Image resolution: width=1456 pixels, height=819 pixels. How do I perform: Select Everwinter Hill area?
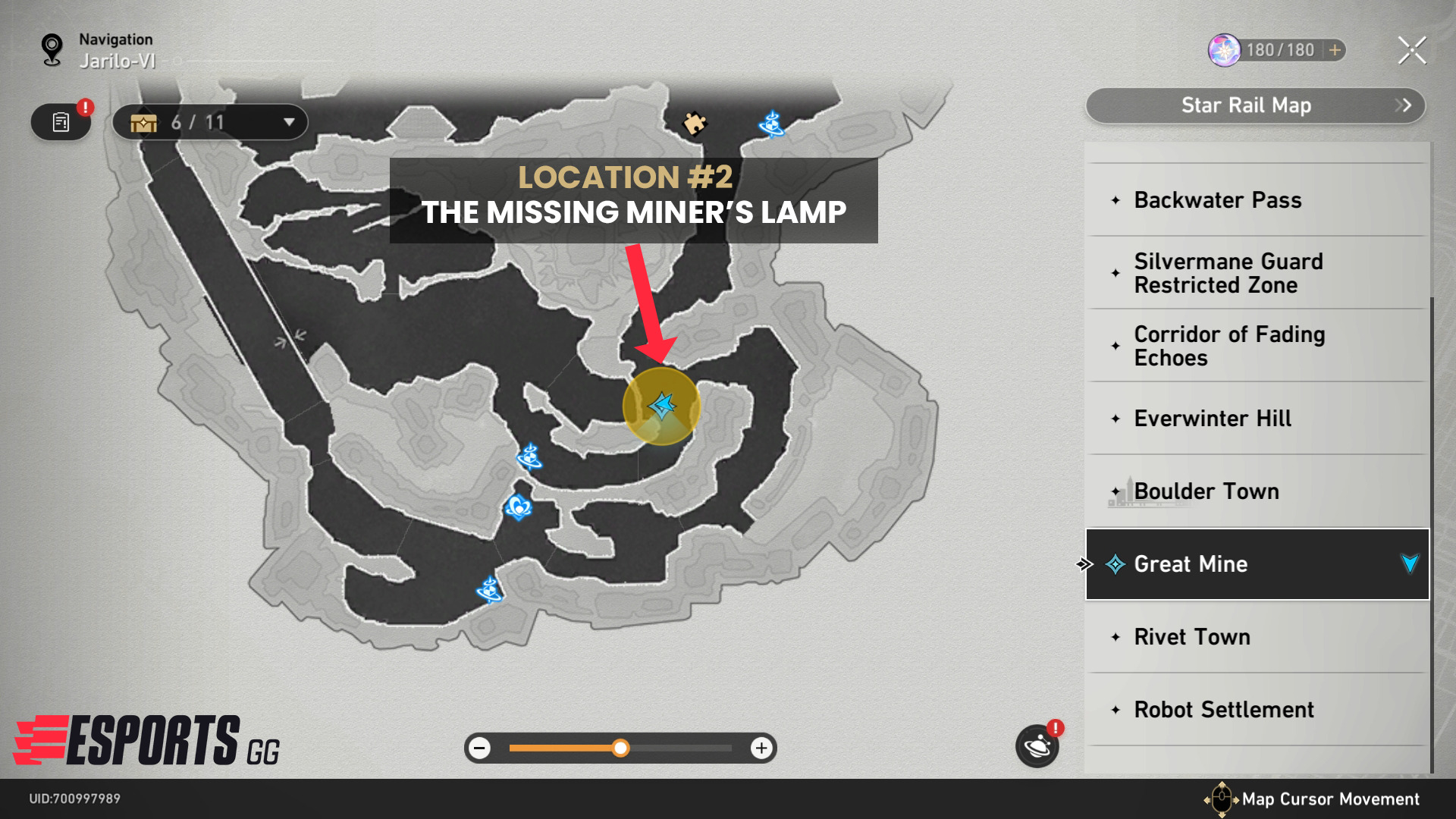point(1212,419)
